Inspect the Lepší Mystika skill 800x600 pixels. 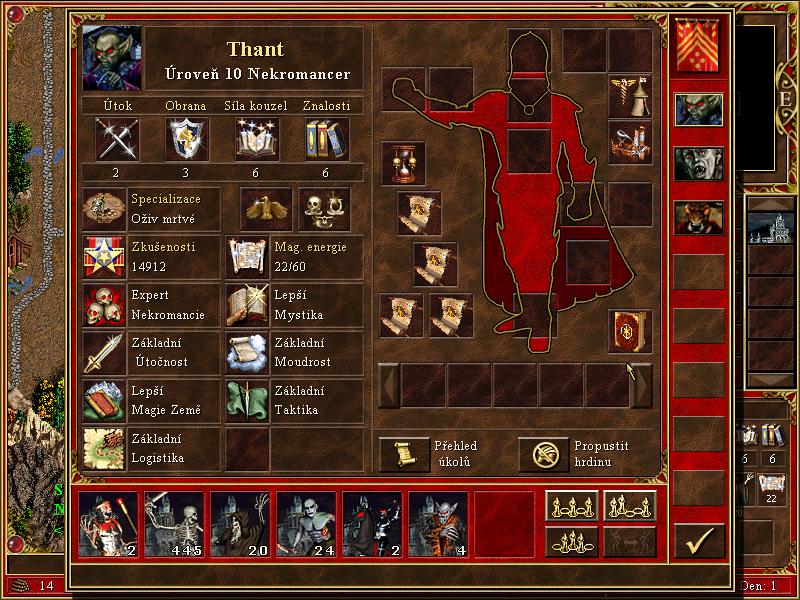coord(248,306)
